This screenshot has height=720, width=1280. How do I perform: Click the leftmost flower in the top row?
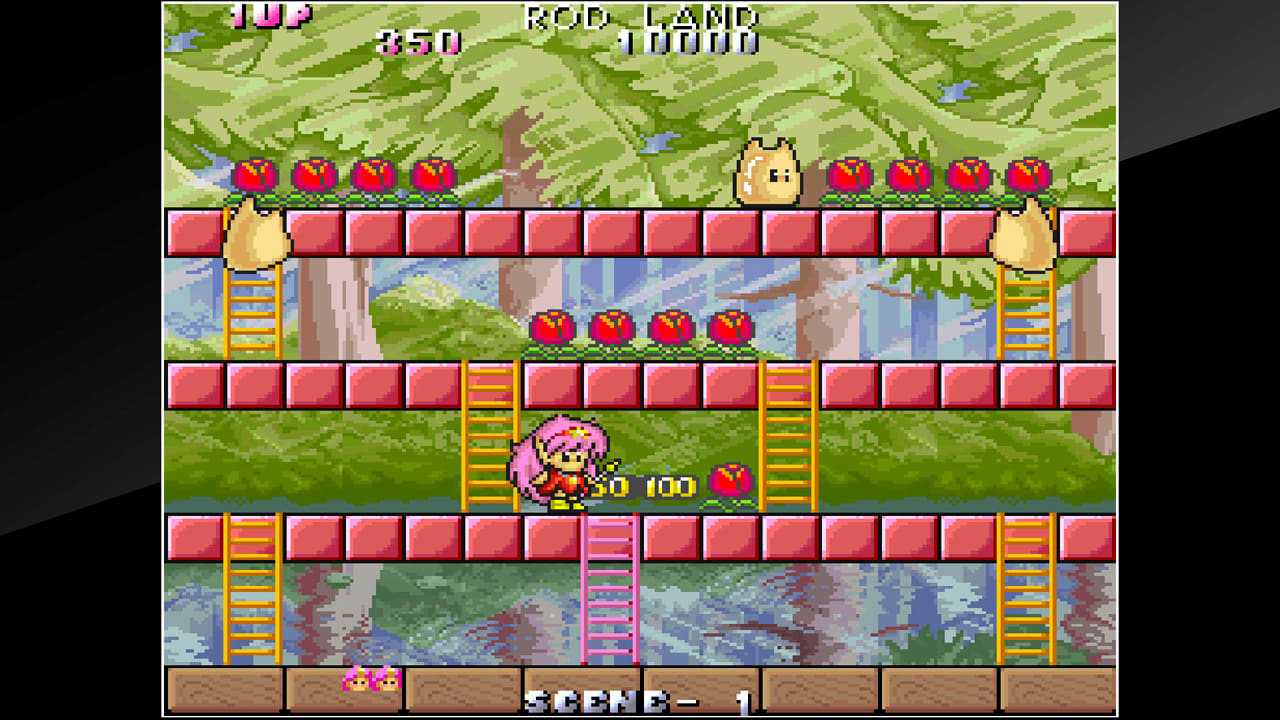[253, 175]
